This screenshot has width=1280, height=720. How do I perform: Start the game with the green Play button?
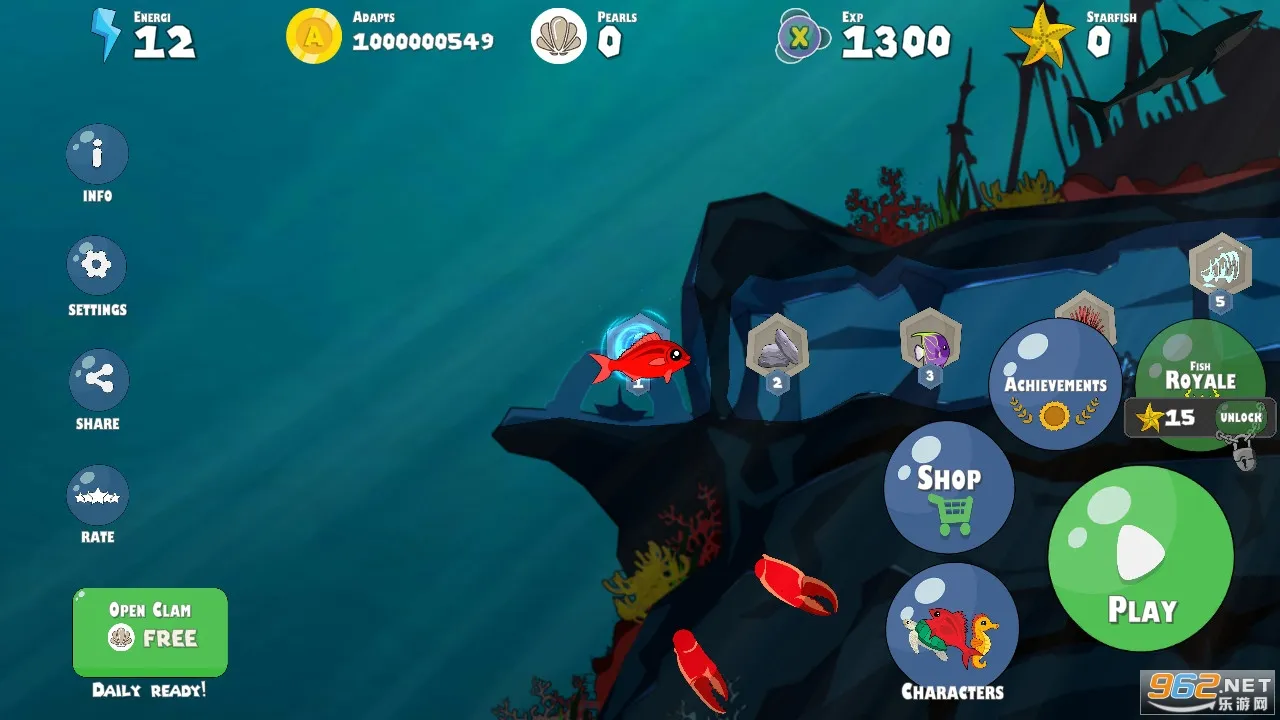pos(1140,558)
